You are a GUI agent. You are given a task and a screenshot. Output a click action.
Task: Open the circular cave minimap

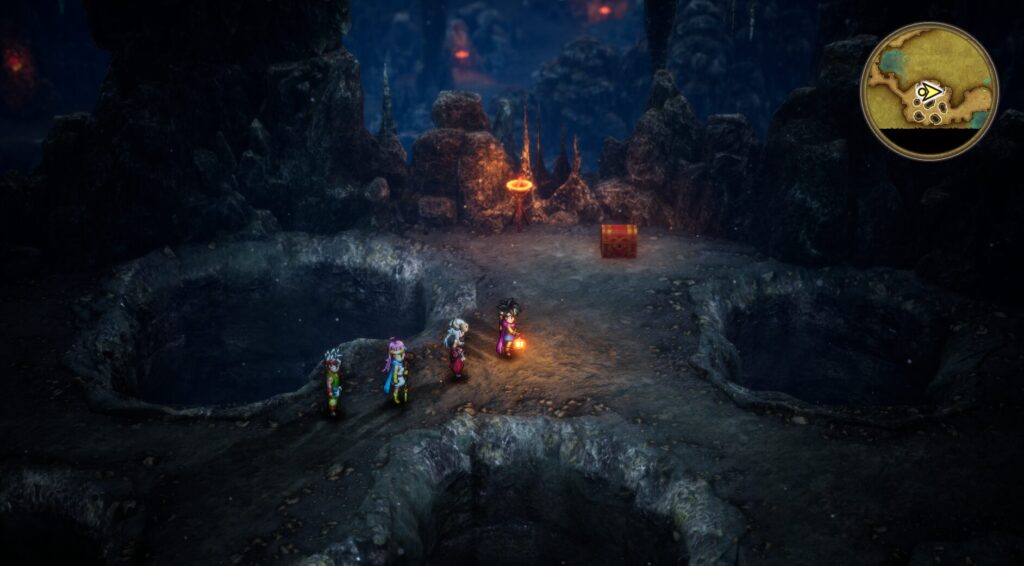click(x=929, y=91)
